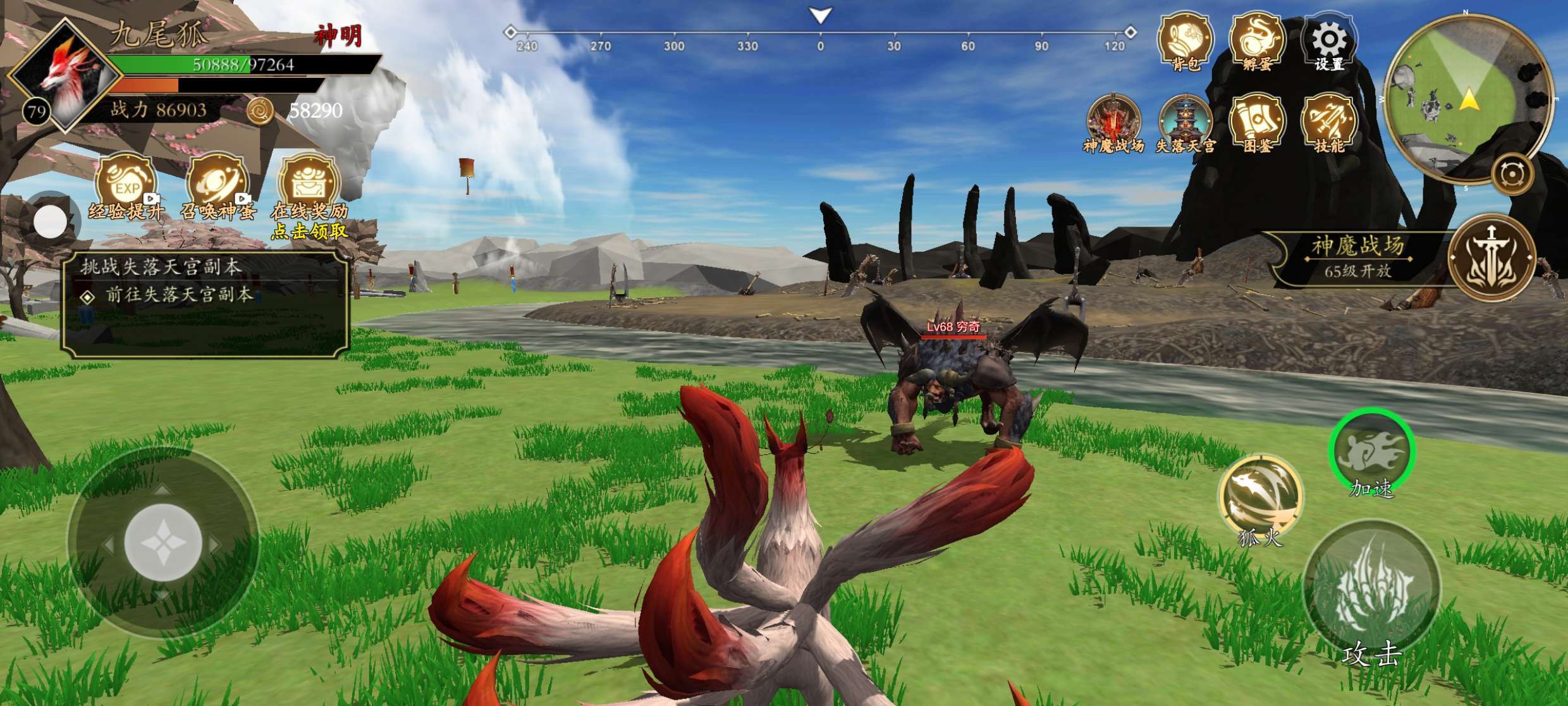Tap the nine-tailed fox character portrait

point(66,75)
